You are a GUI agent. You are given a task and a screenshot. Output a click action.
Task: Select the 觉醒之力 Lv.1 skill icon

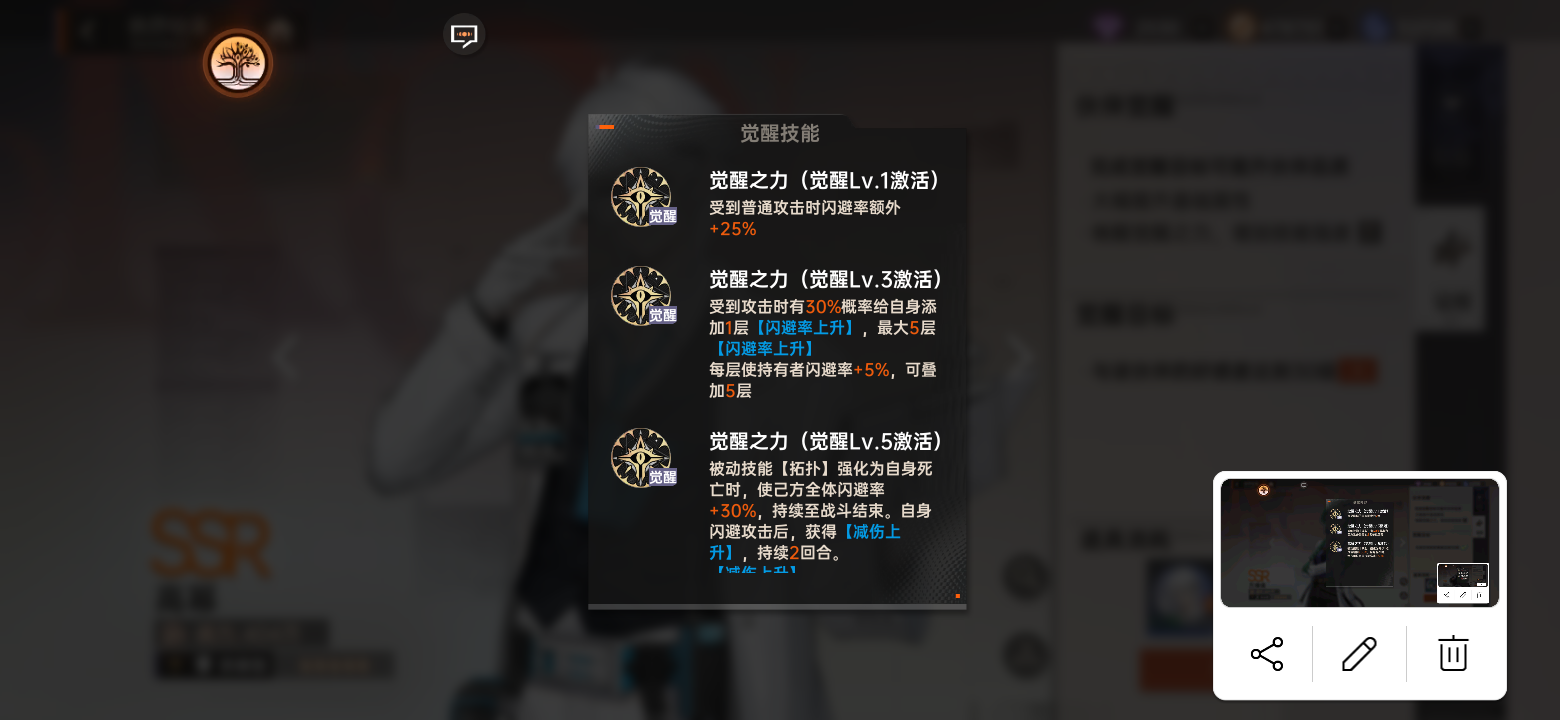coord(641,196)
